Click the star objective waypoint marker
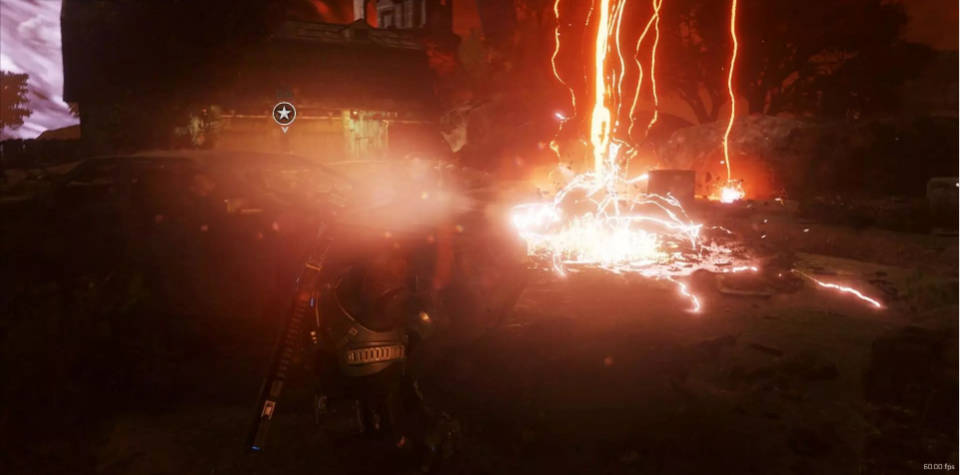The width and height of the screenshot is (960, 475). coord(284,114)
